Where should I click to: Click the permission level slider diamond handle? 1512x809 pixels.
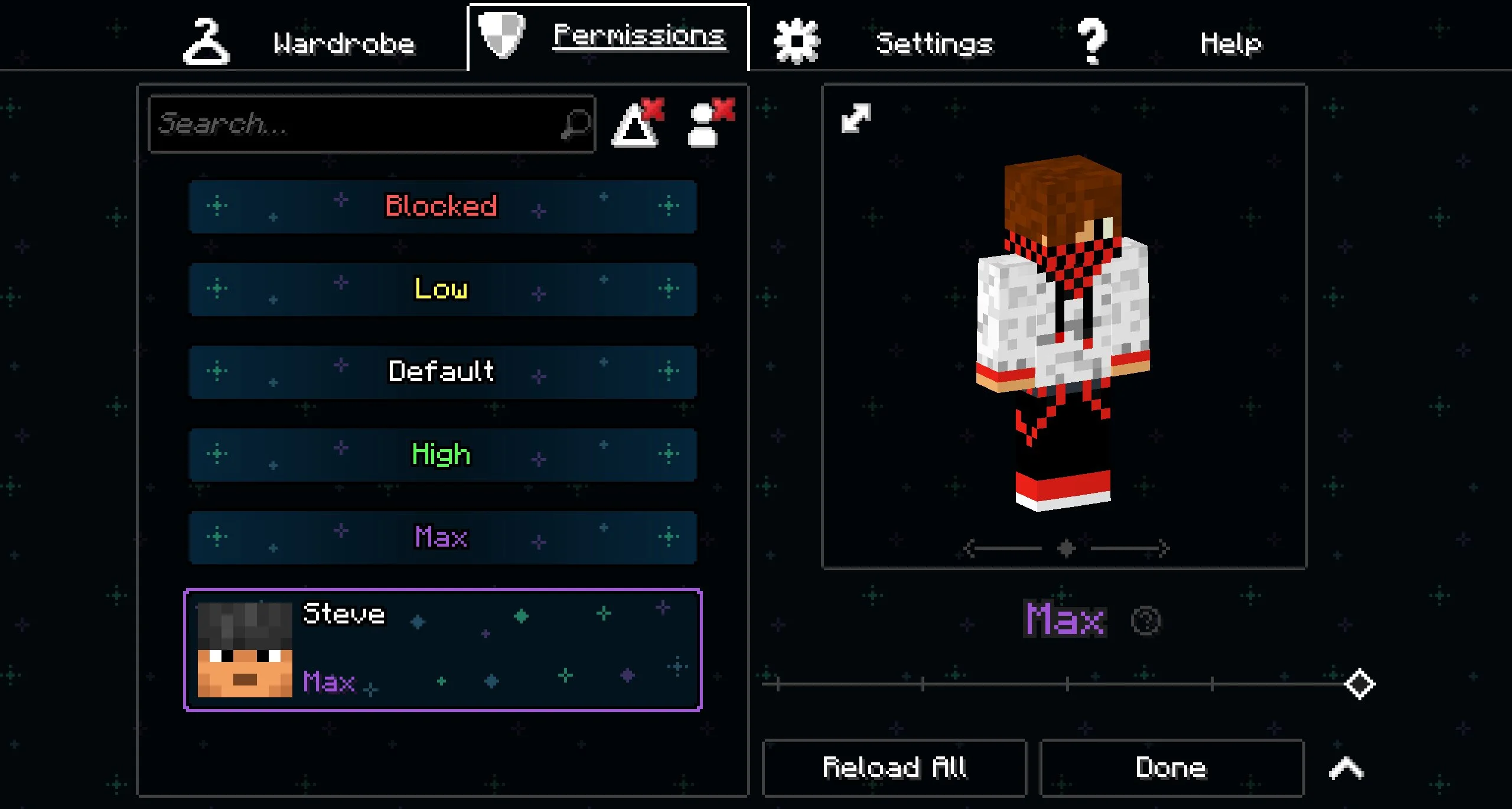1360,684
